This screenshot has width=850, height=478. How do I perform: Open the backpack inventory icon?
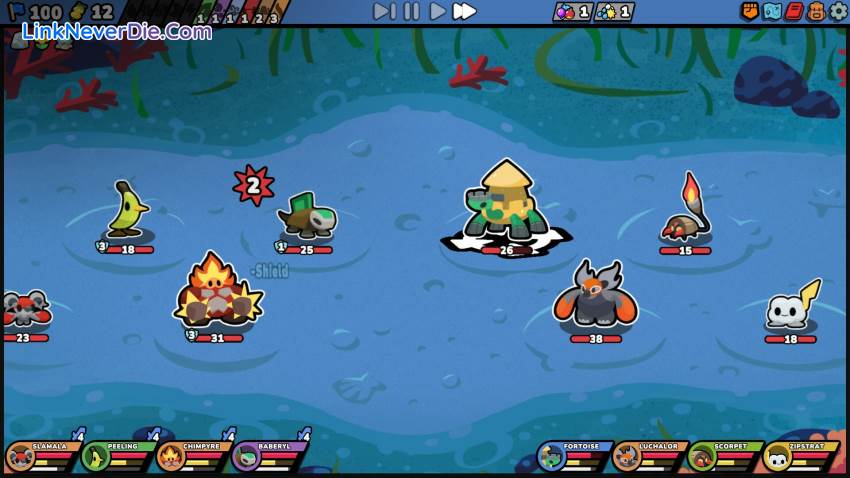[816, 11]
